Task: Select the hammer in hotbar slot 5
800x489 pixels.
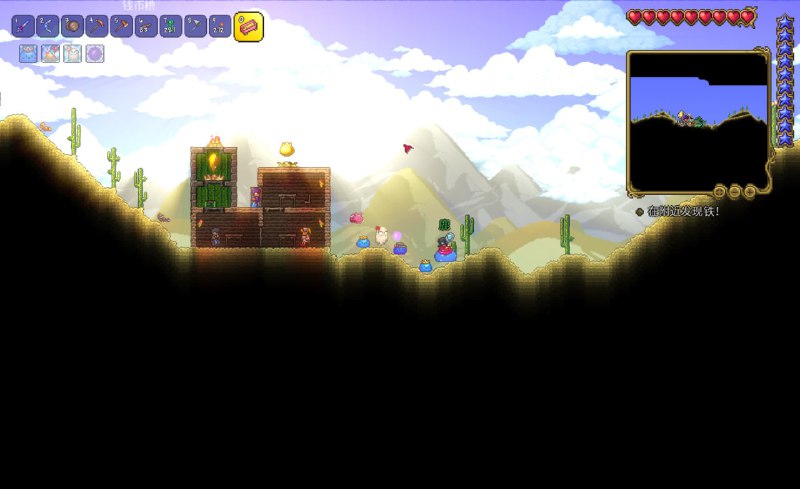Action: [121, 26]
